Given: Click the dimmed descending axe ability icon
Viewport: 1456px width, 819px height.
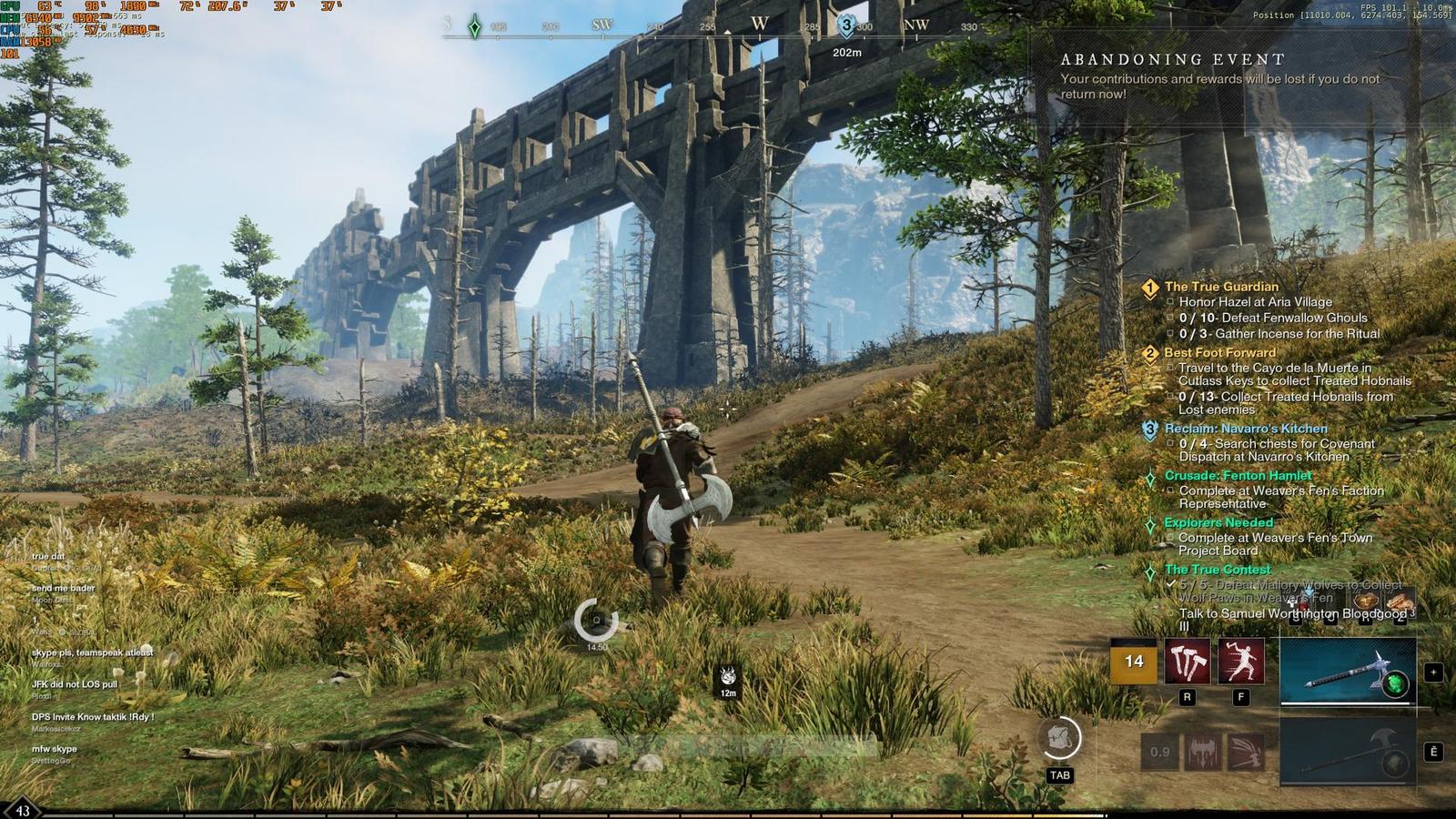Looking at the screenshot, I should pos(1202,752).
